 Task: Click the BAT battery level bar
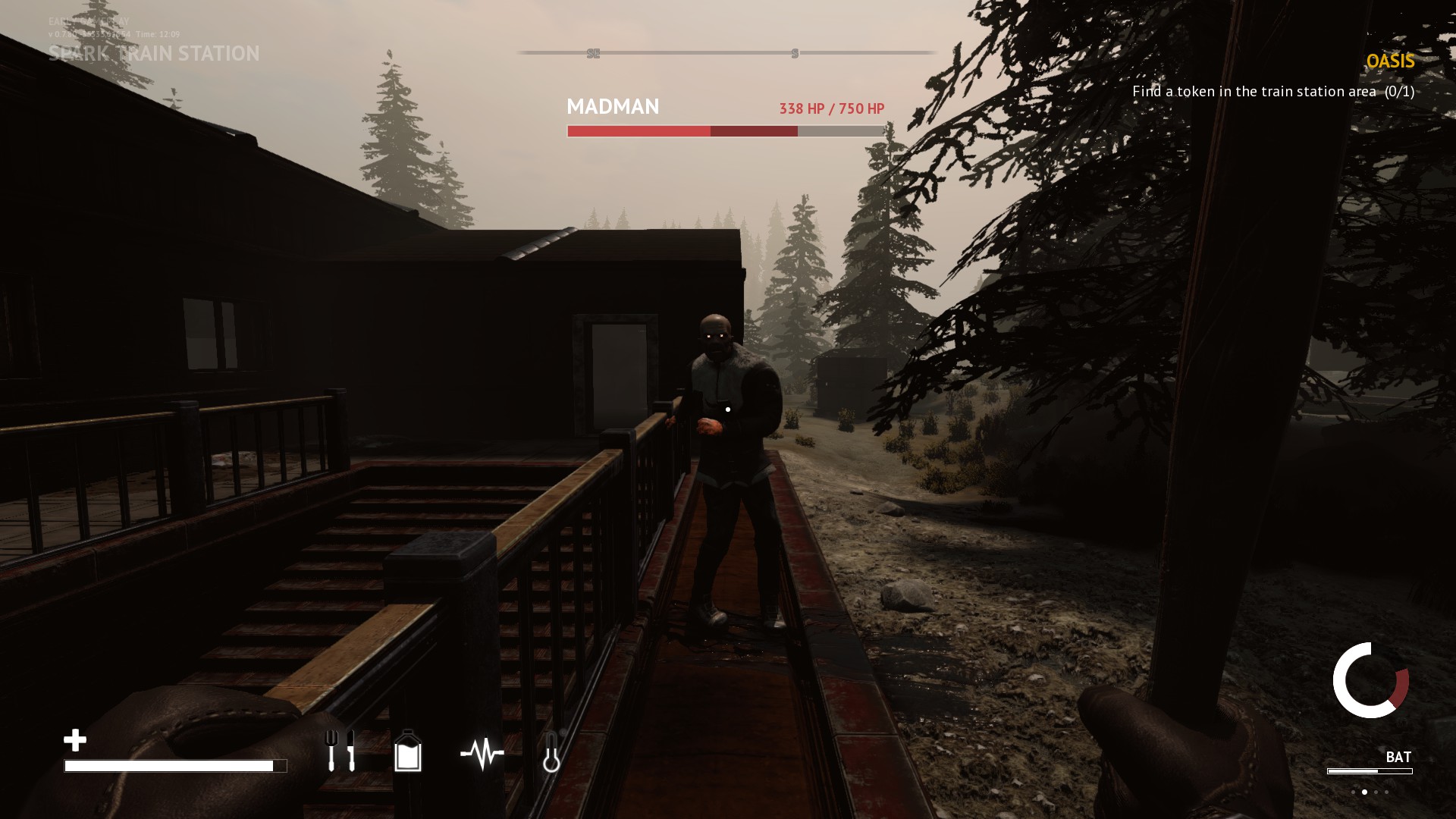[x=1370, y=771]
